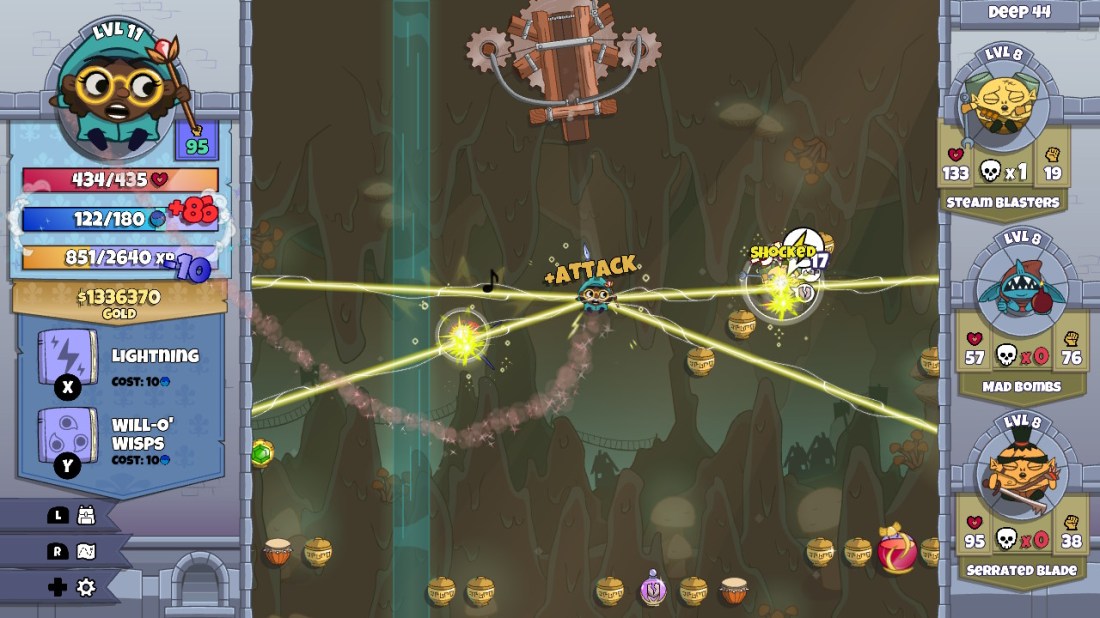Show the map icon
The height and width of the screenshot is (618, 1100).
pyautogui.click(x=86, y=551)
